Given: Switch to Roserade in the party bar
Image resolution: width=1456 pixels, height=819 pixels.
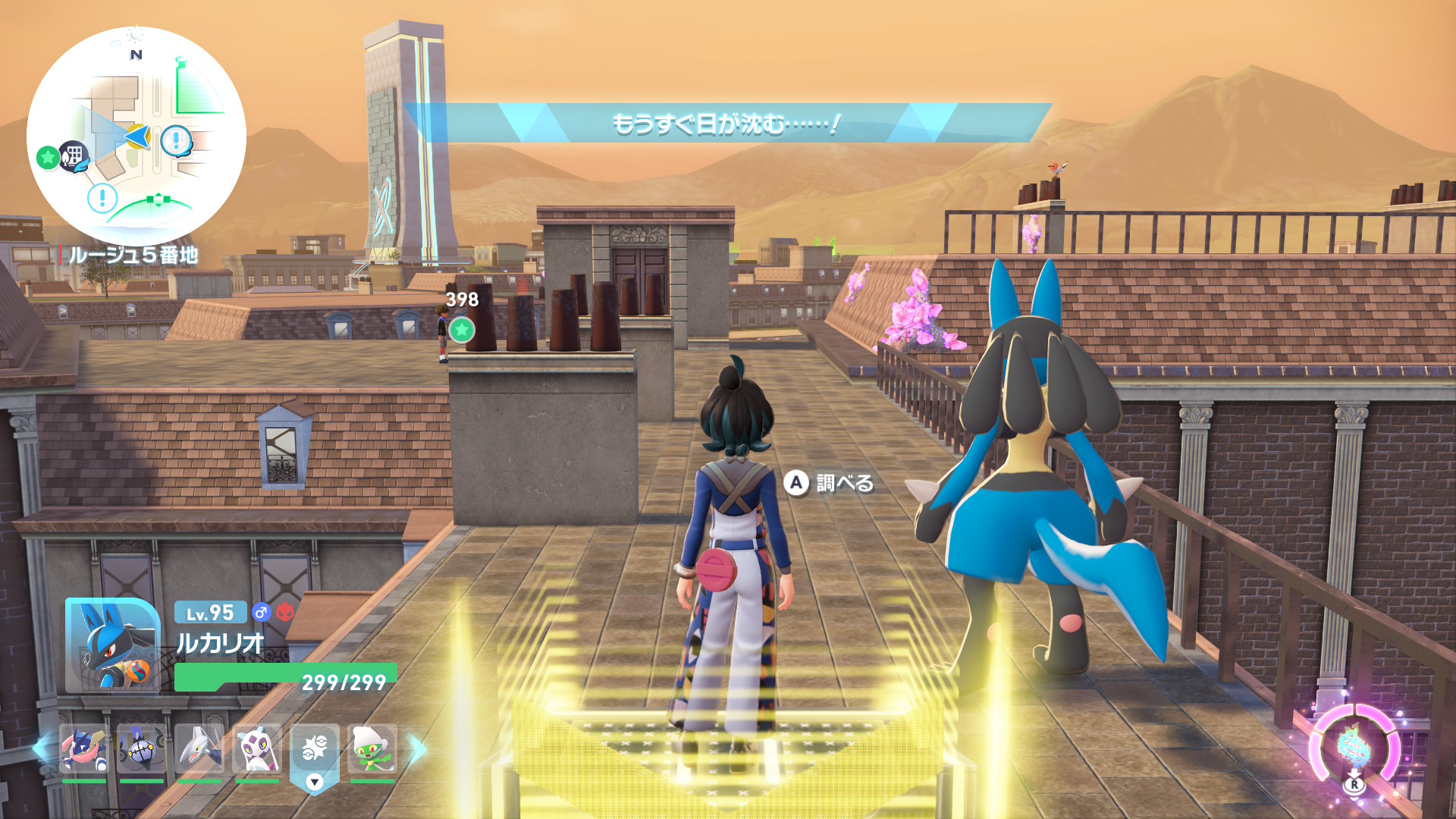Looking at the screenshot, I should pos(372,748).
